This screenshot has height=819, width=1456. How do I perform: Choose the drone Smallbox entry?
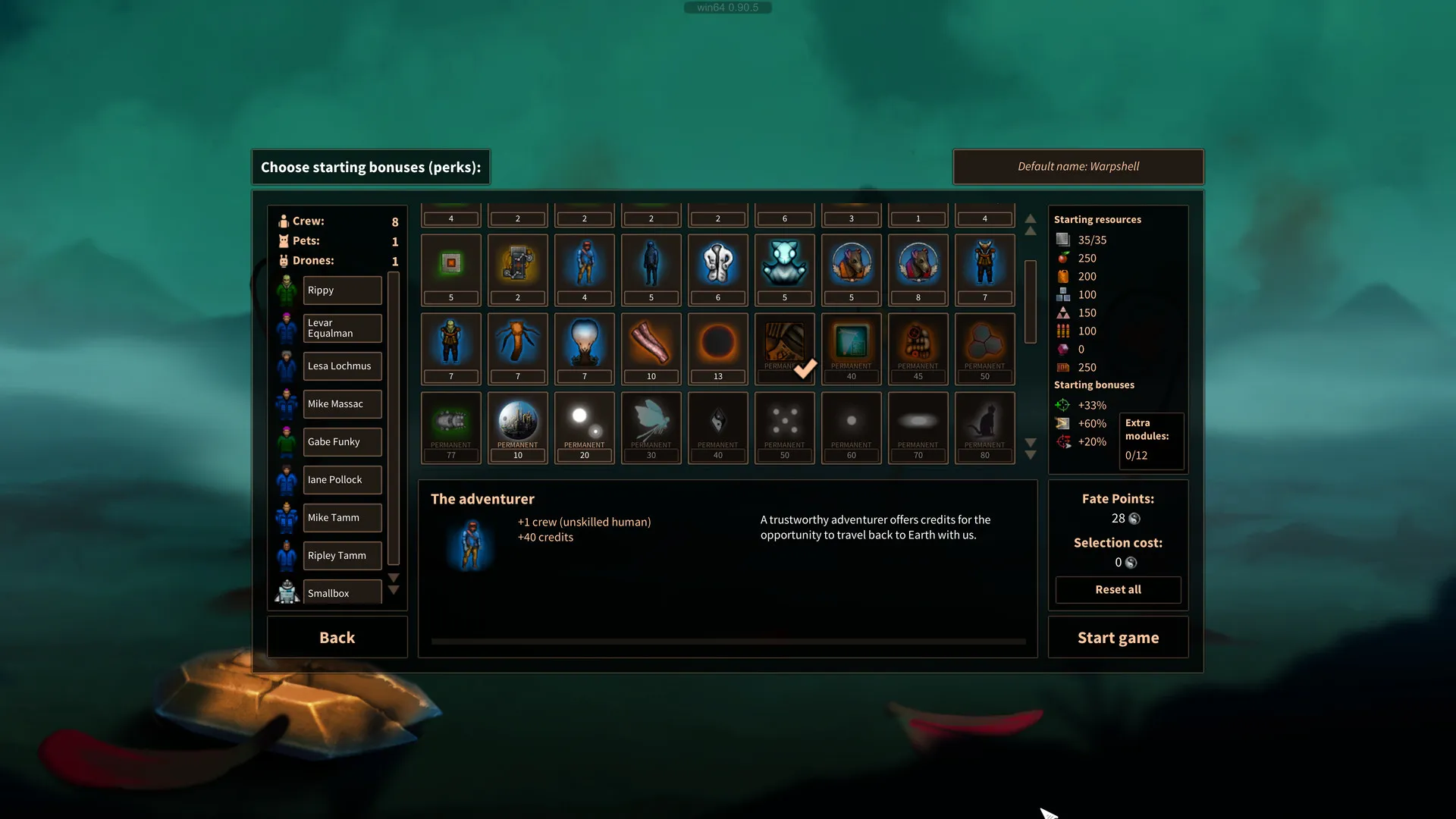coord(342,593)
